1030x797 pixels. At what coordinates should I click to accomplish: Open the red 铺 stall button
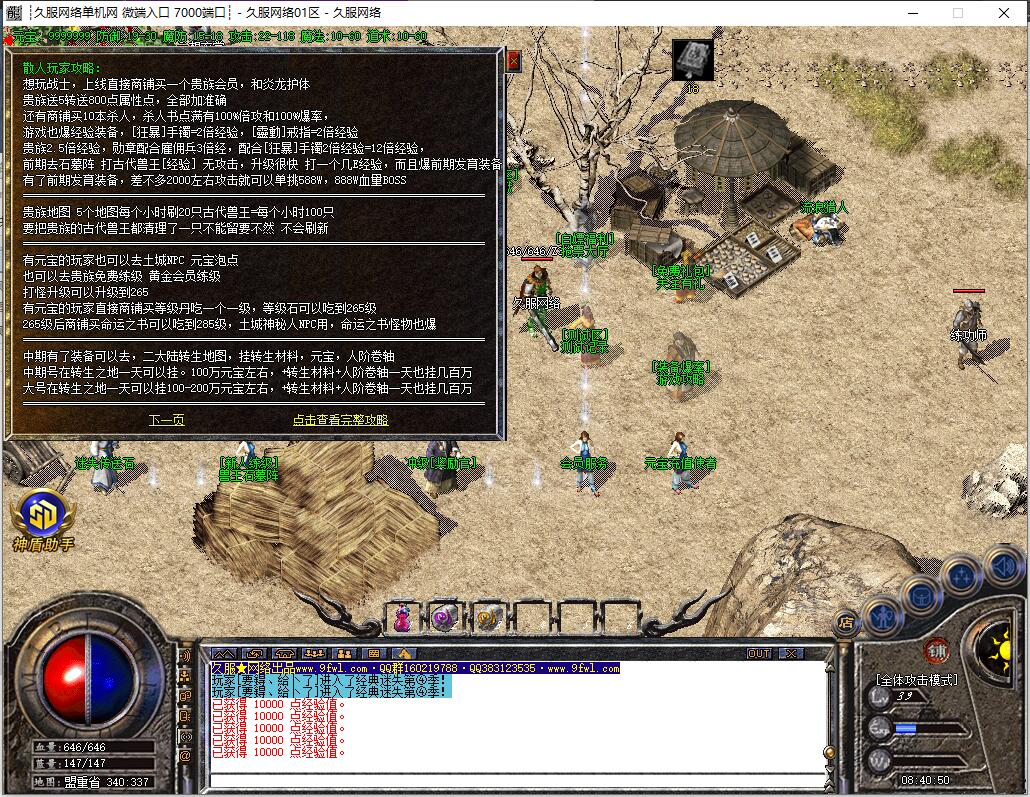click(x=937, y=648)
